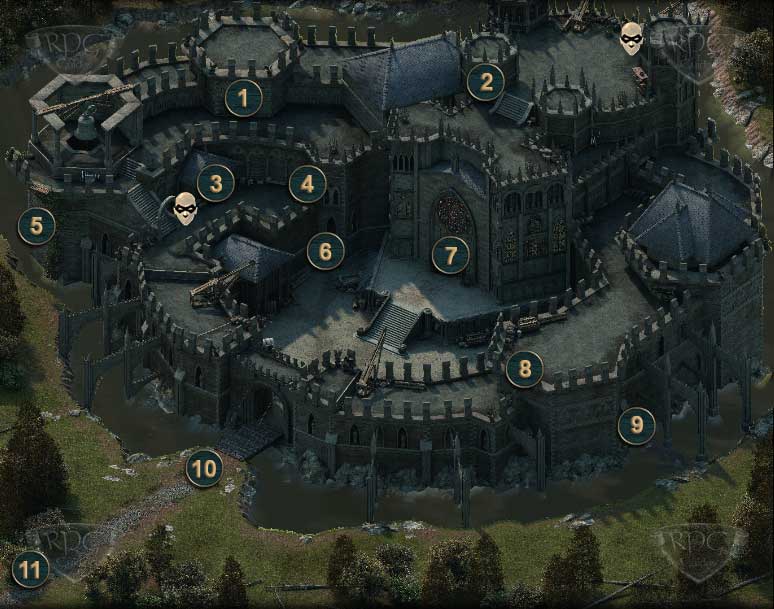The height and width of the screenshot is (609, 774).
Task: Choose location marker 3 on the map
Action: [x=216, y=182]
